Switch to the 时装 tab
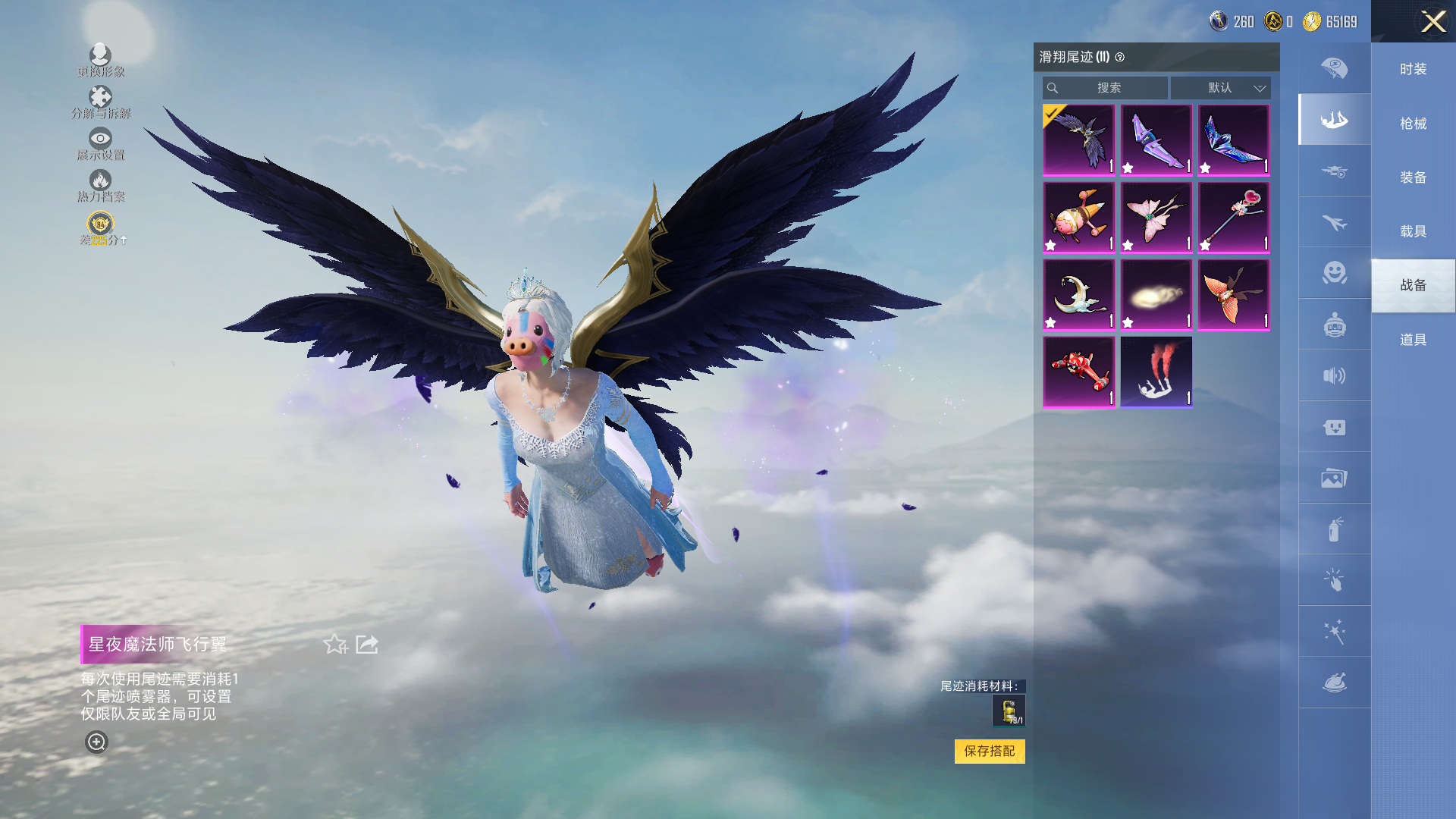This screenshot has width=1456, height=819. [1413, 70]
